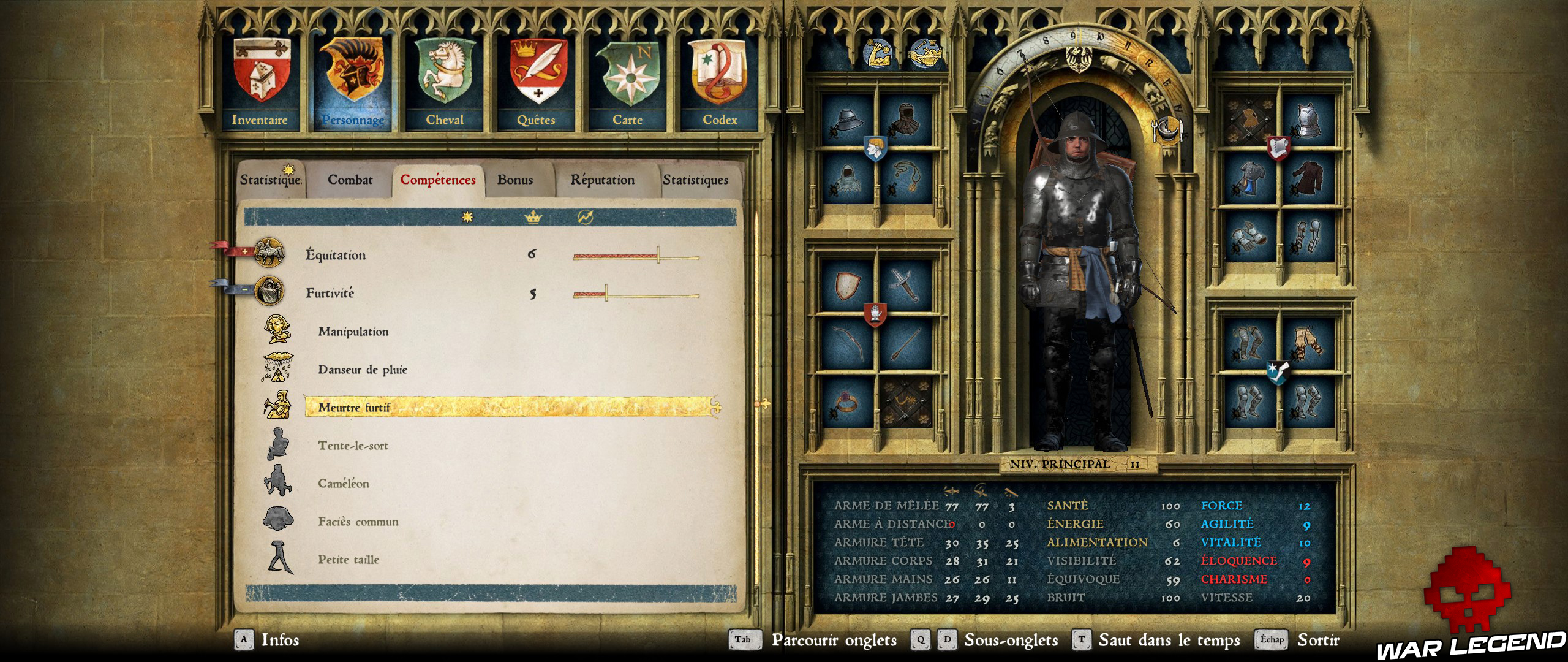
Task: Click Infos at the bottom bar
Action: [x=281, y=641]
